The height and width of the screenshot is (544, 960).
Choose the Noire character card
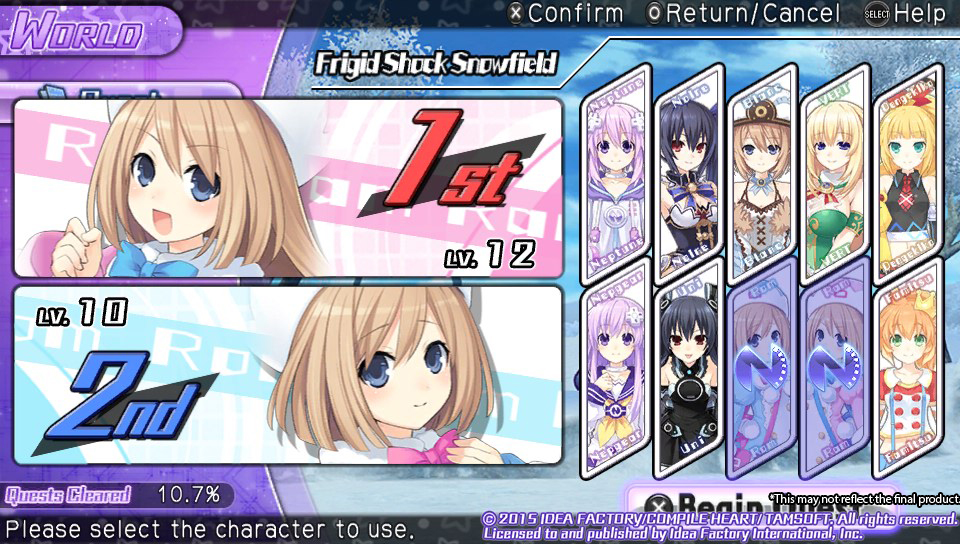(x=690, y=172)
